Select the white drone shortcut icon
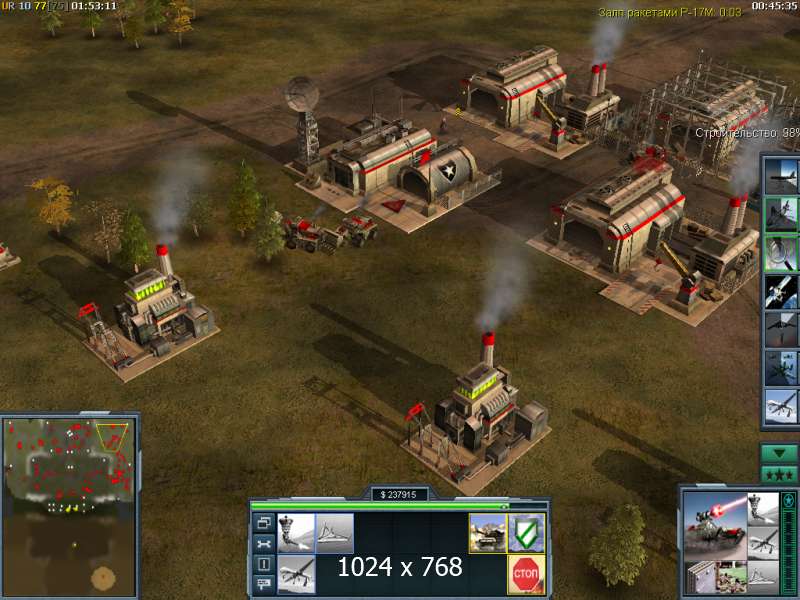This screenshot has width=800, height=600. 781,405
